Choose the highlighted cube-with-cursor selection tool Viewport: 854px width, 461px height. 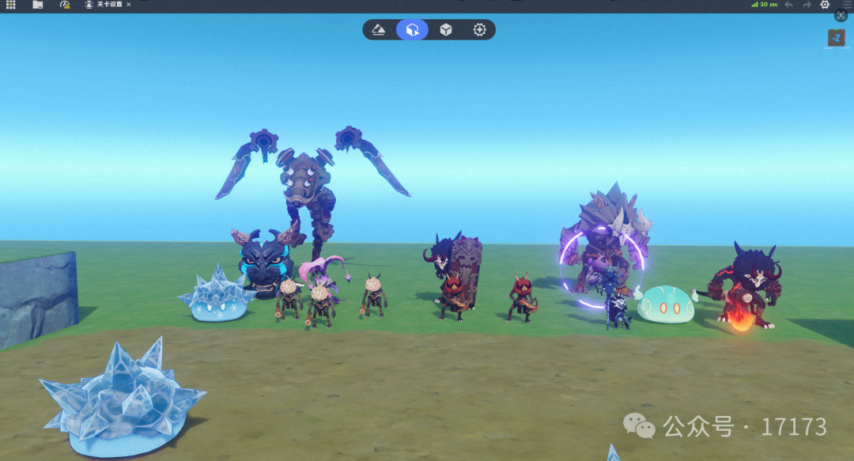click(412, 30)
